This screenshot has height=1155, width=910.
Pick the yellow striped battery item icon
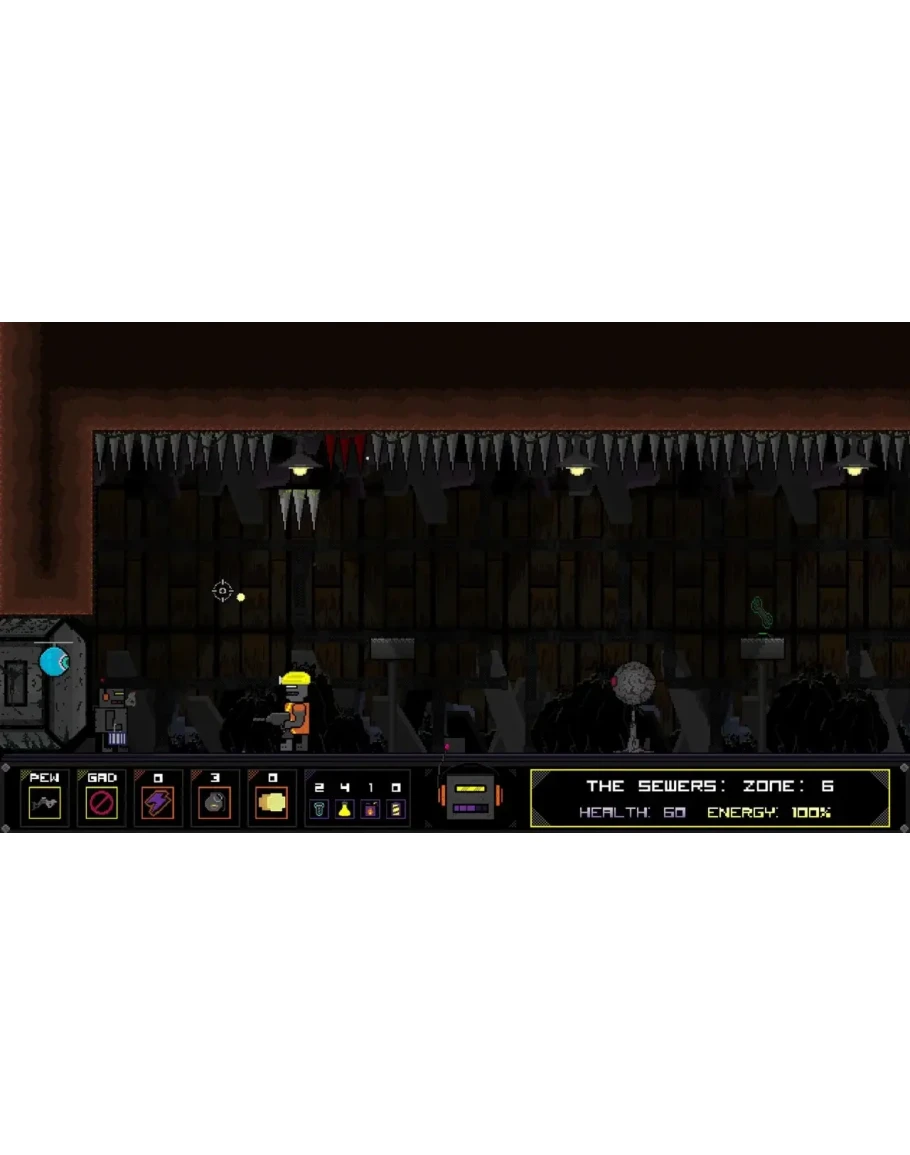pos(396,808)
